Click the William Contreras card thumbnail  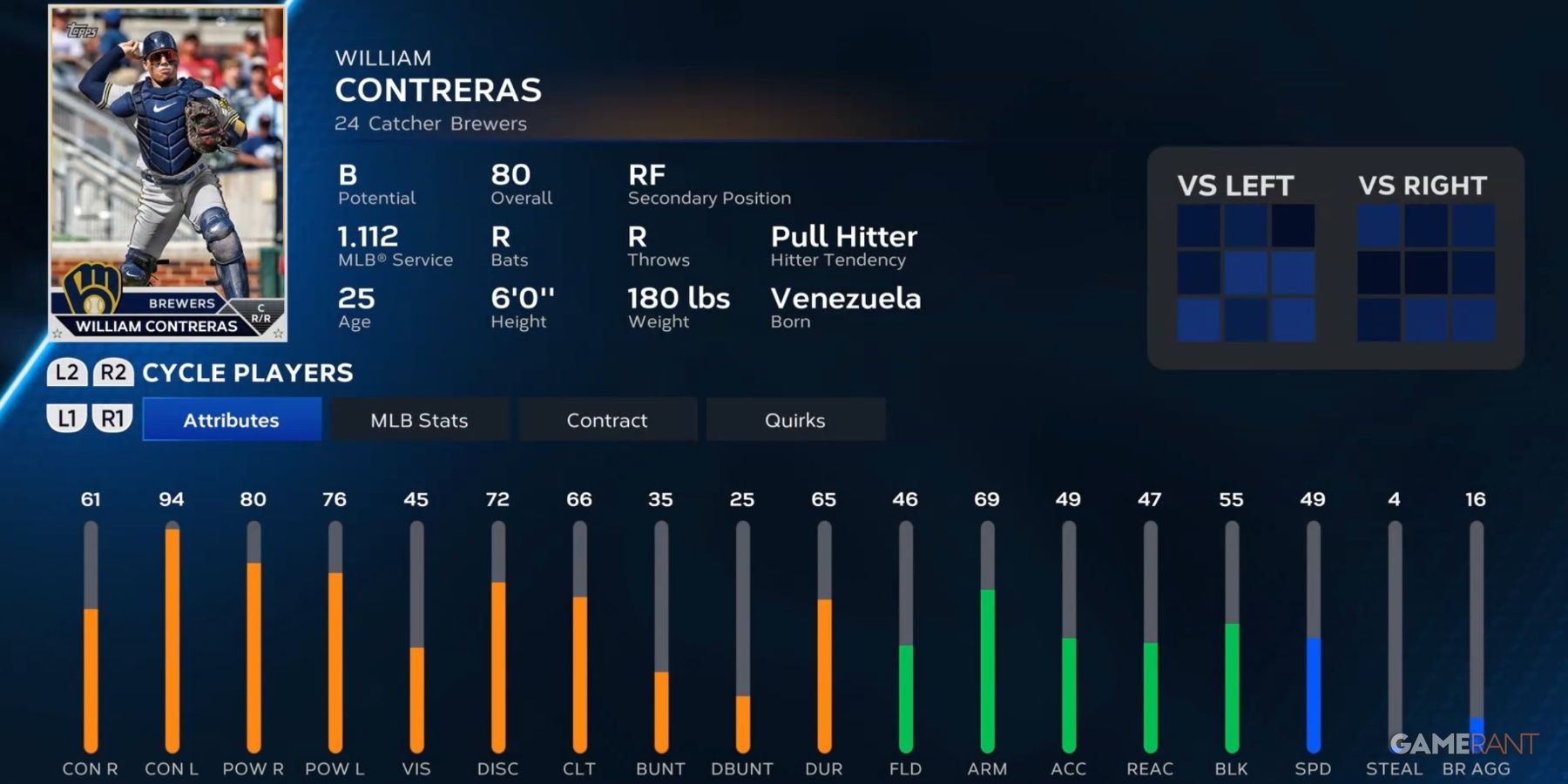(x=169, y=172)
